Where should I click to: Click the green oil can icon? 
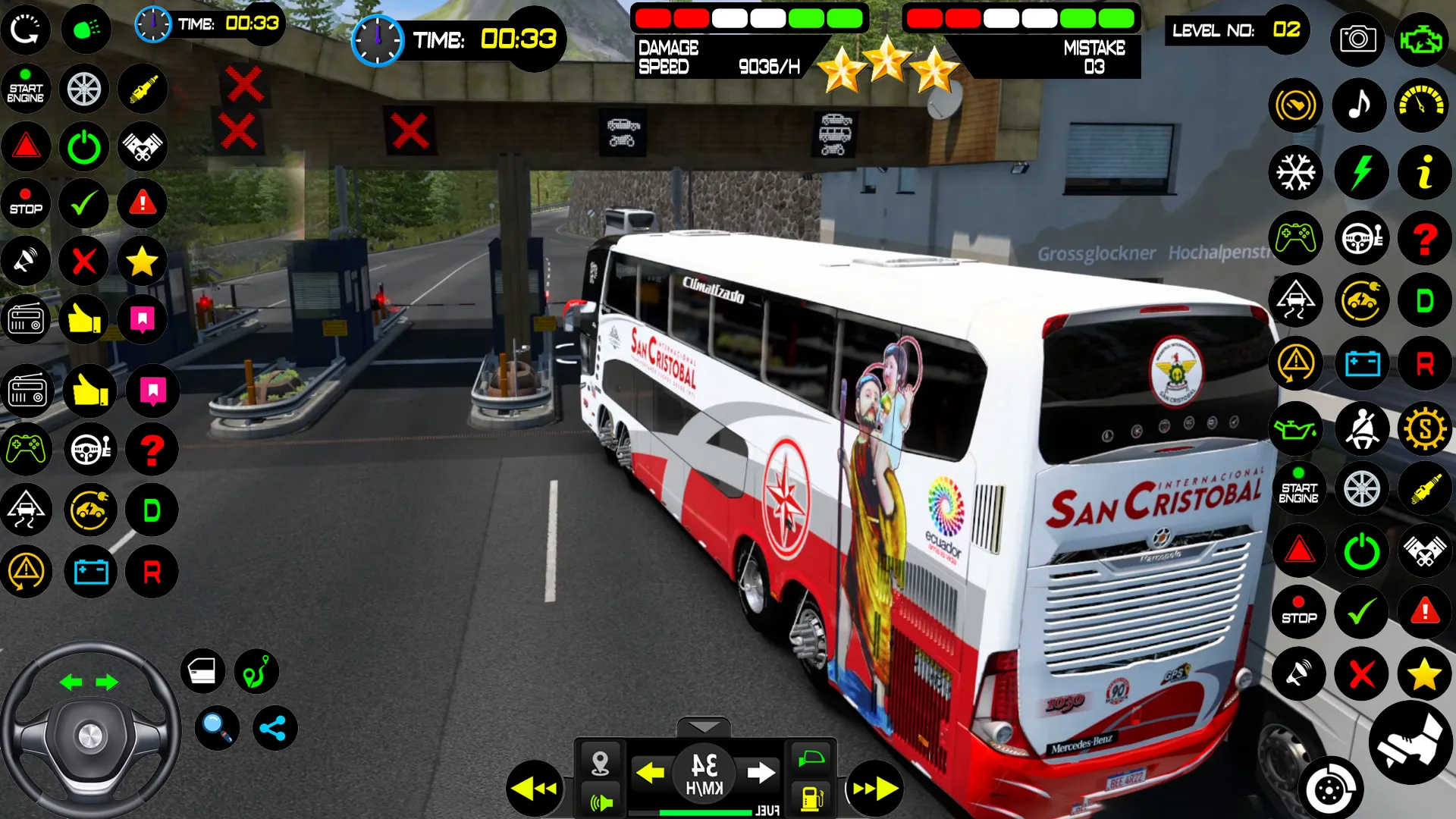click(x=1296, y=428)
